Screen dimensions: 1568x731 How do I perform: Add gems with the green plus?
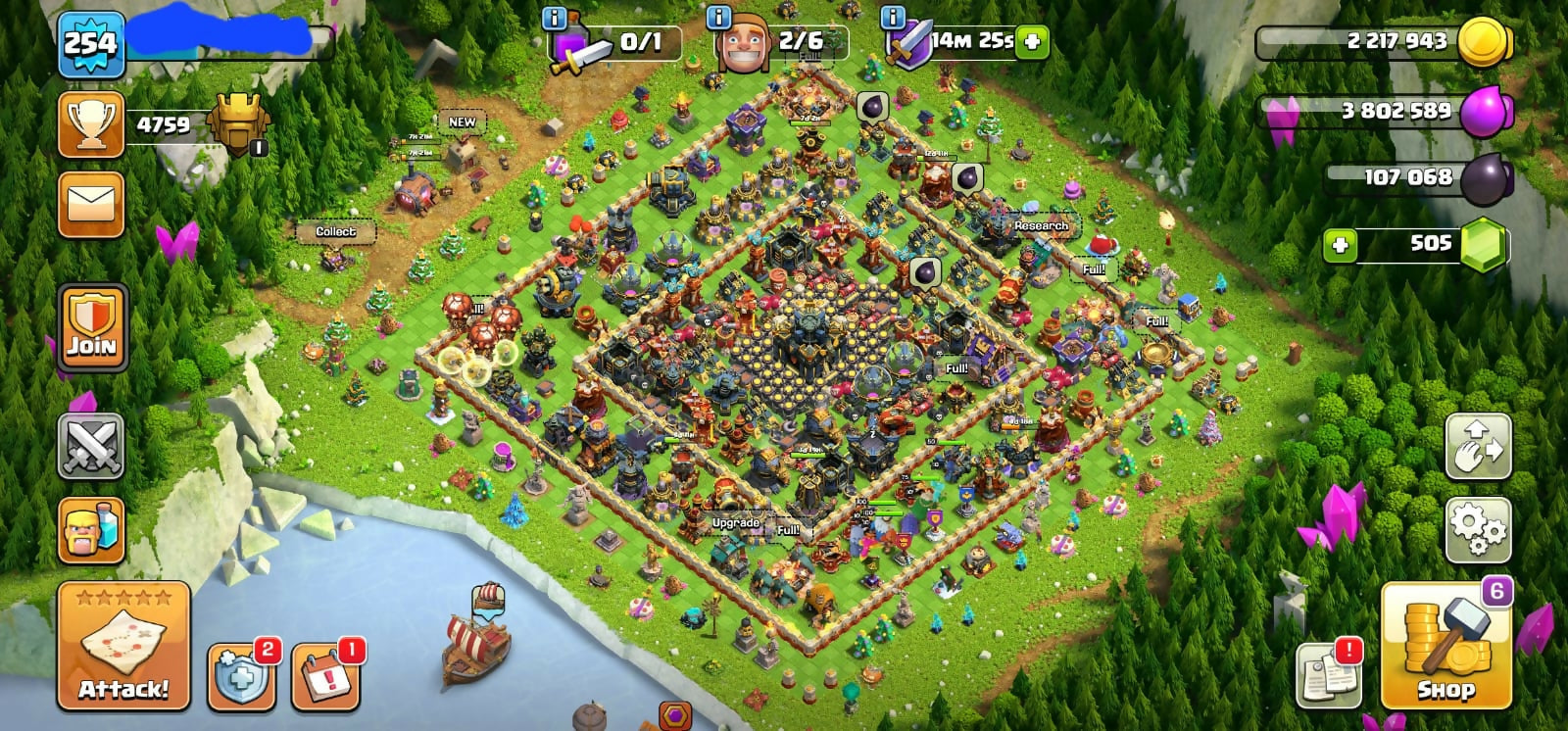click(1340, 245)
